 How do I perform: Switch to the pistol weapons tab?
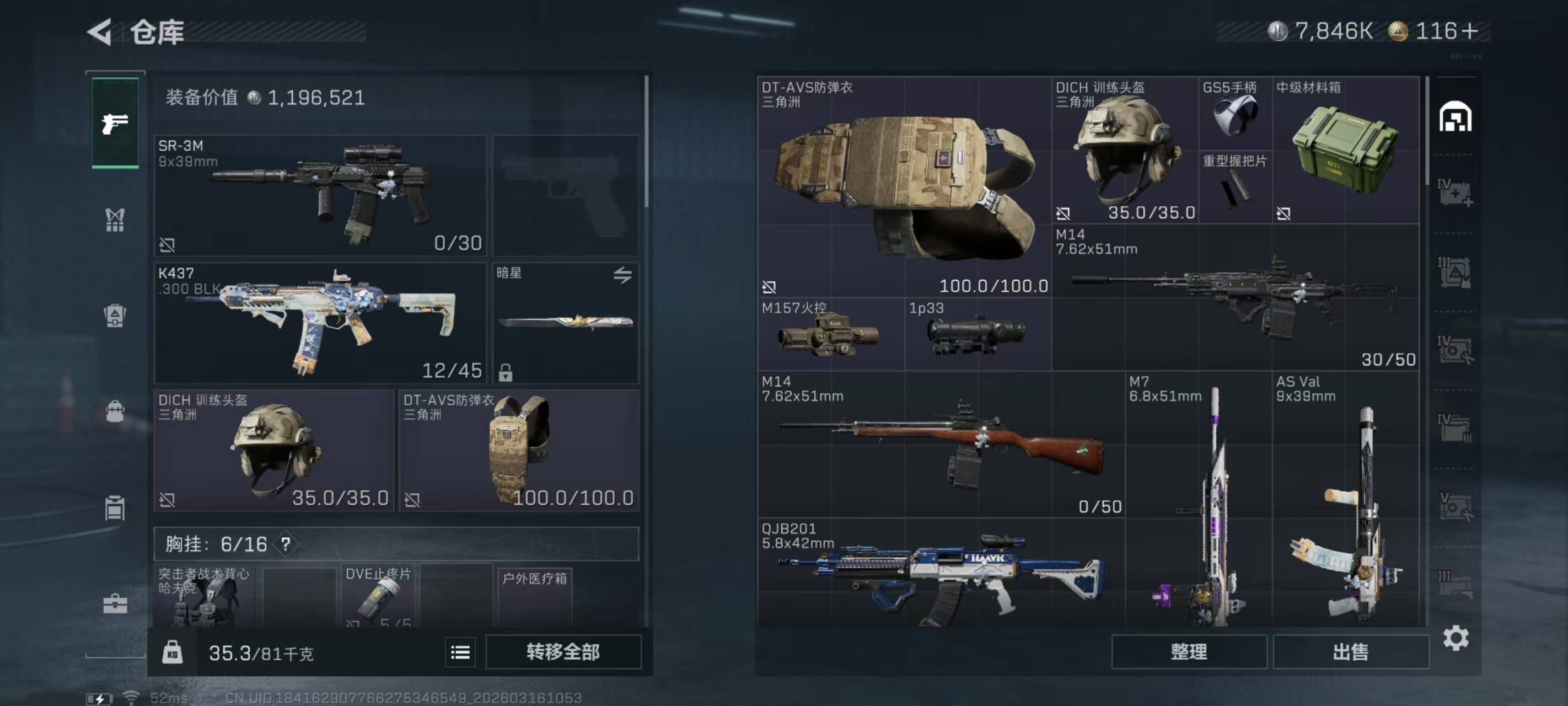click(115, 123)
